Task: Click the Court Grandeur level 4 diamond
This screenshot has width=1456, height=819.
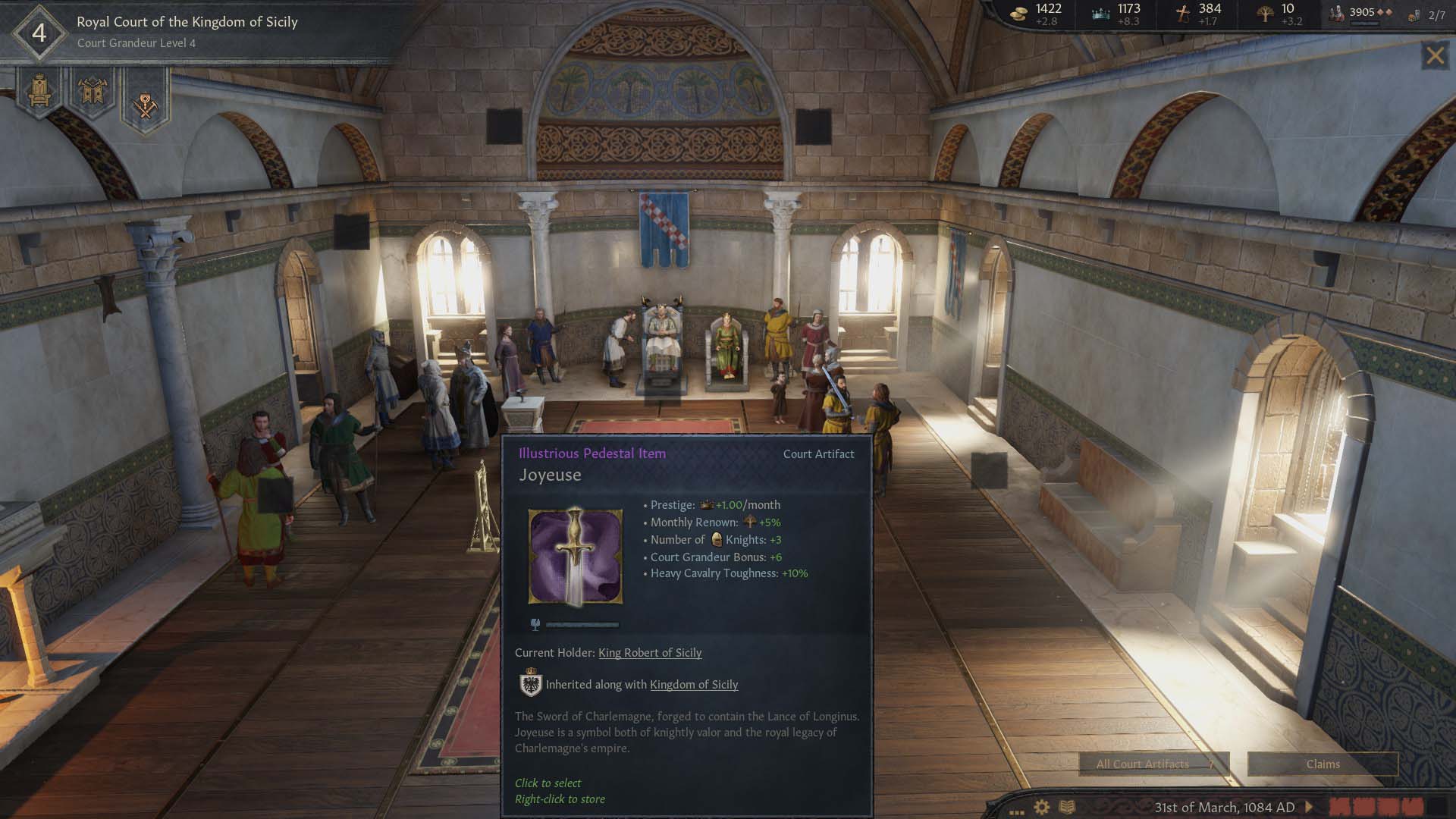Action: tap(39, 33)
